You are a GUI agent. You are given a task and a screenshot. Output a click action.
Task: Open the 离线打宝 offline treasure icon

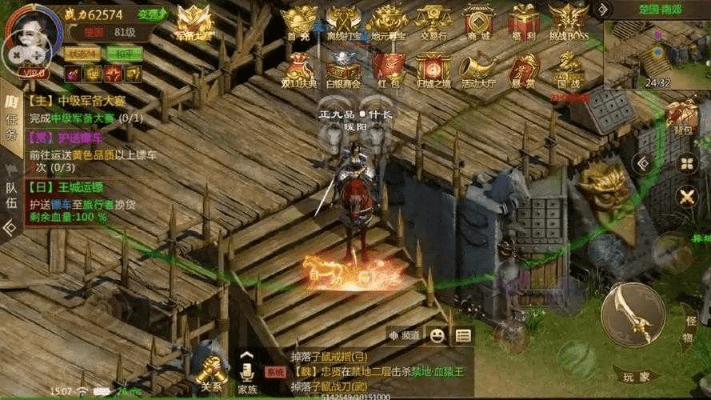click(x=343, y=22)
